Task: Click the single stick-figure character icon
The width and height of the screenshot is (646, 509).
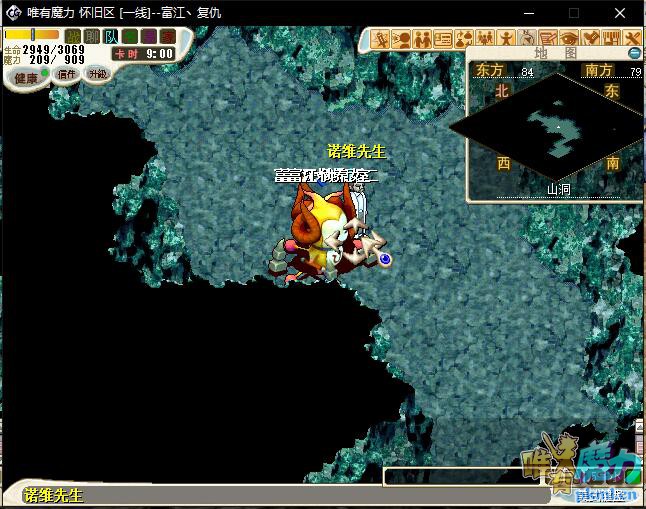Action: click(x=507, y=39)
